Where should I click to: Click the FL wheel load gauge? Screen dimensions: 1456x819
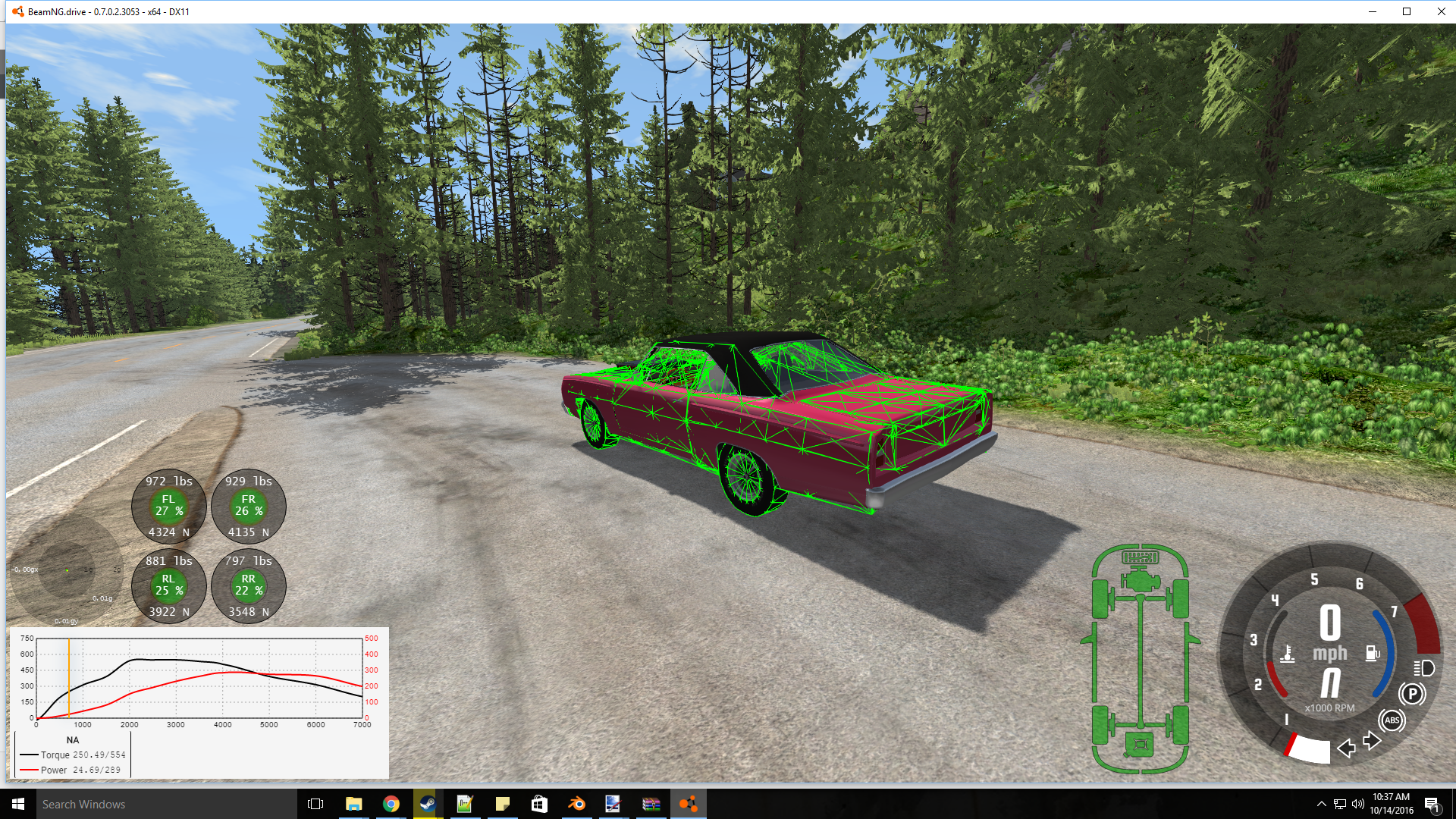tap(168, 507)
